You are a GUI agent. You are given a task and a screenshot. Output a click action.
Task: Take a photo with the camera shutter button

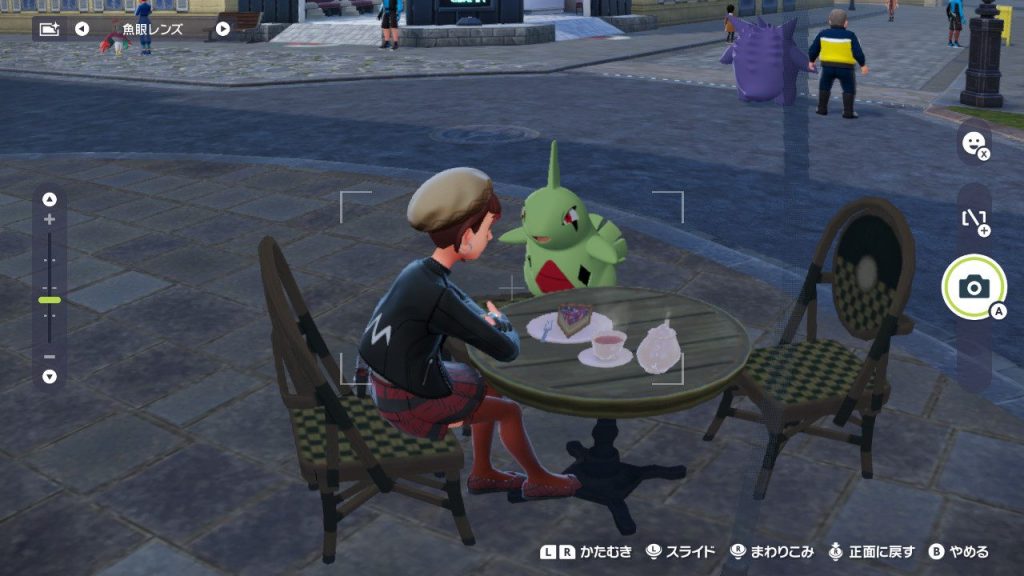(973, 288)
